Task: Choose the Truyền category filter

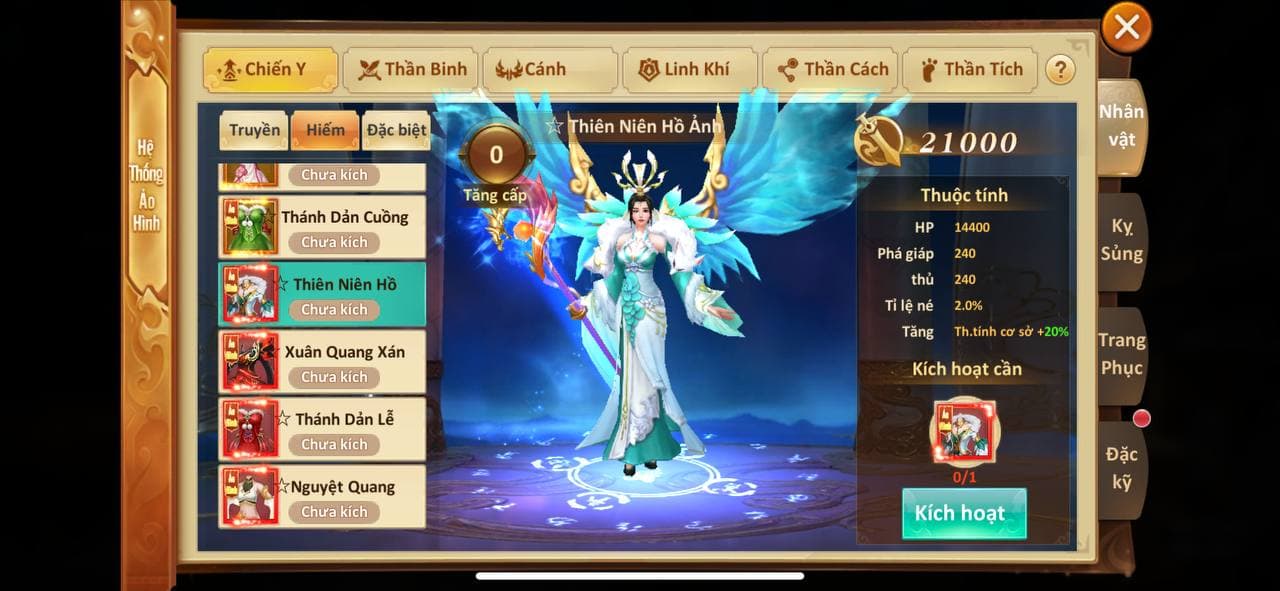Action: (254, 130)
